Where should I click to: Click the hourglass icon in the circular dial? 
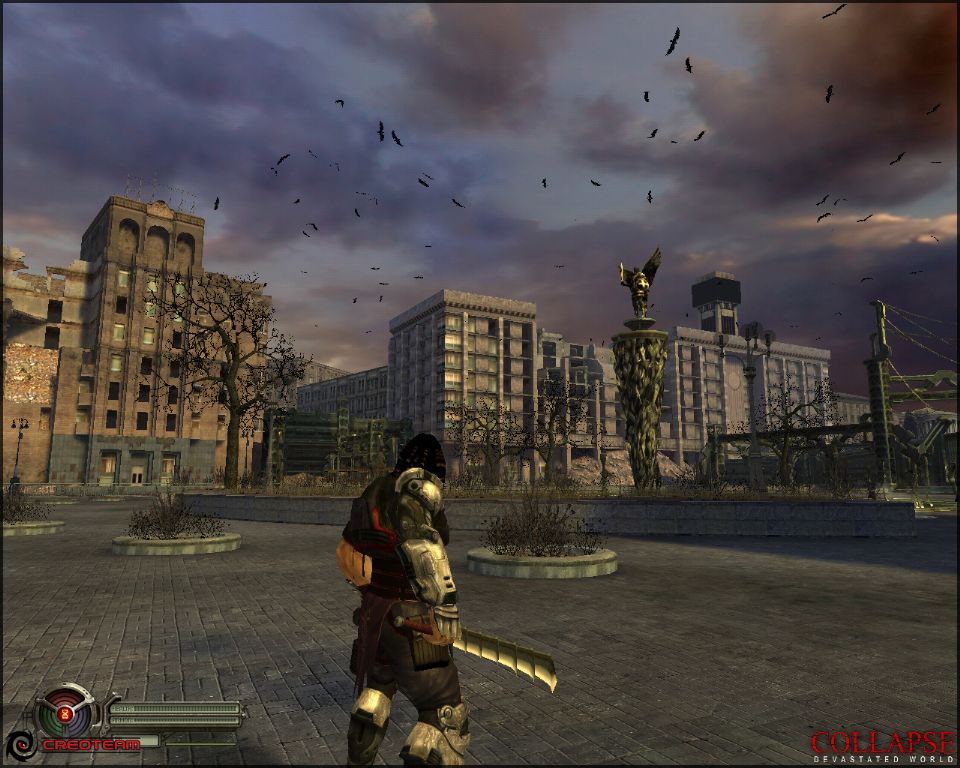click(x=65, y=714)
